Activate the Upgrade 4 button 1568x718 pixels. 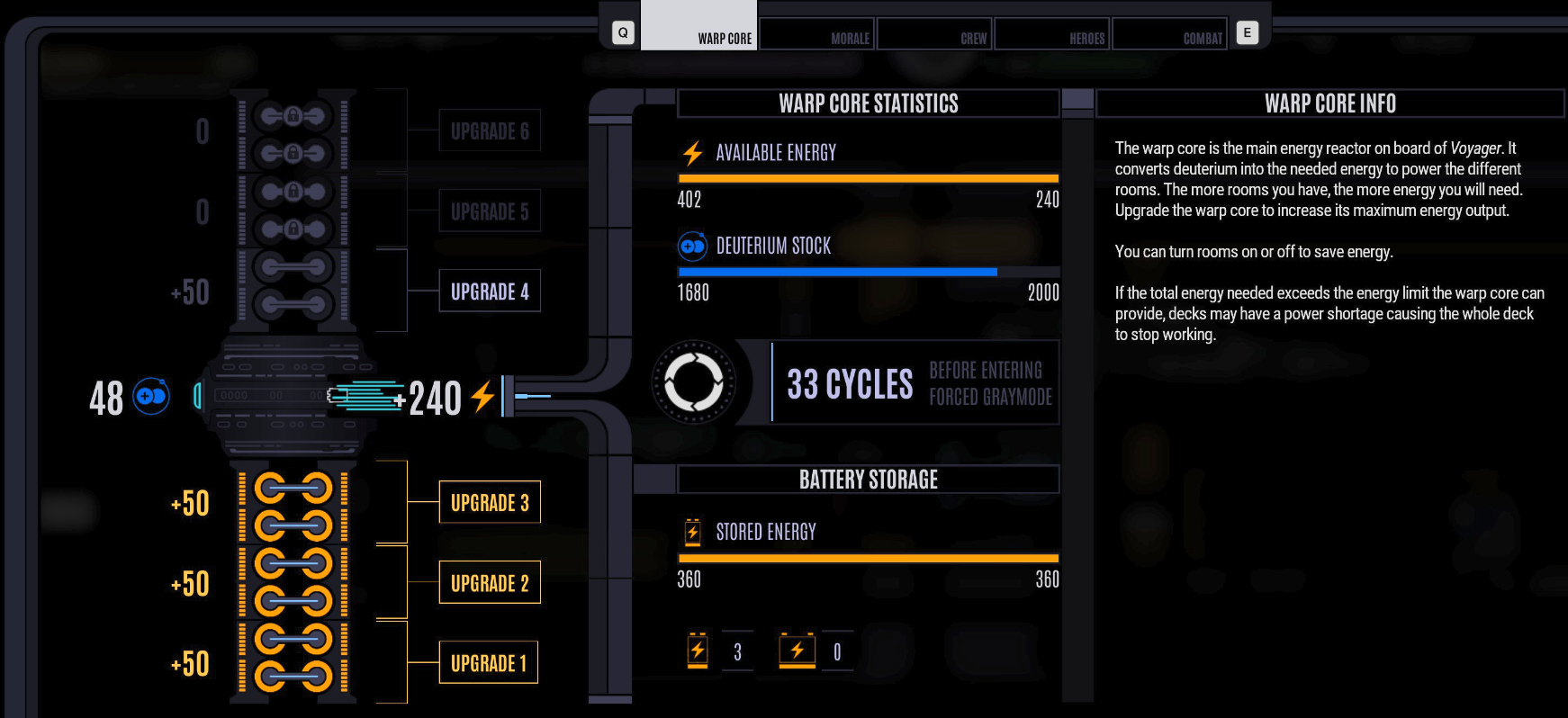(x=489, y=292)
